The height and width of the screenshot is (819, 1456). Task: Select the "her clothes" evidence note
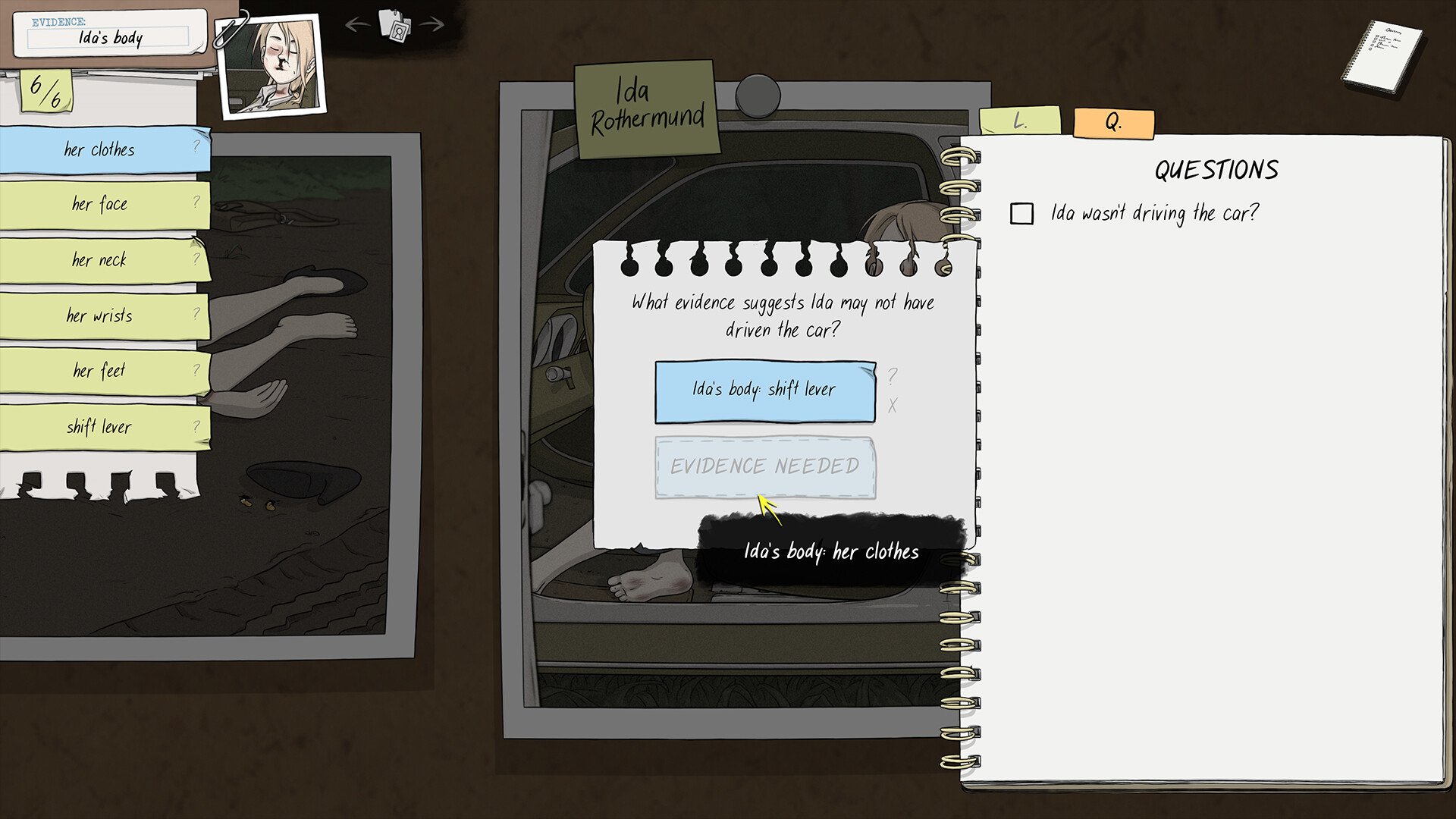click(100, 149)
